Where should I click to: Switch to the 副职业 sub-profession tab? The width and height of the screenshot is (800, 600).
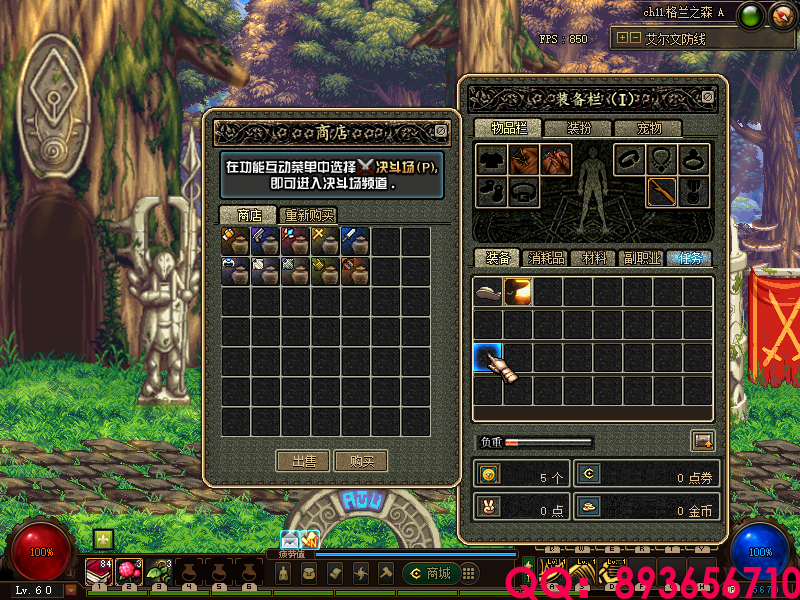coord(641,258)
